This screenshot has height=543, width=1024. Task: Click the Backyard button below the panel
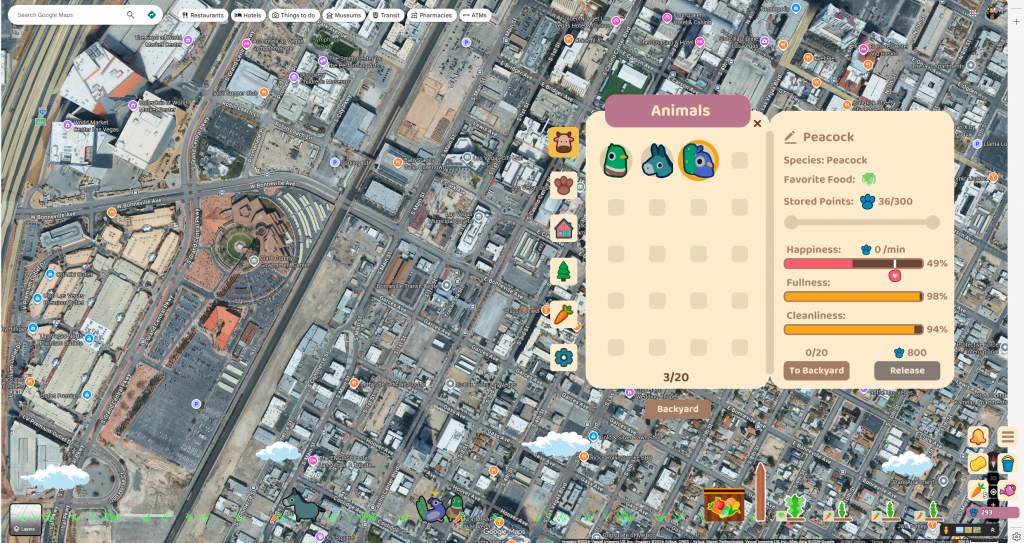coord(677,409)
